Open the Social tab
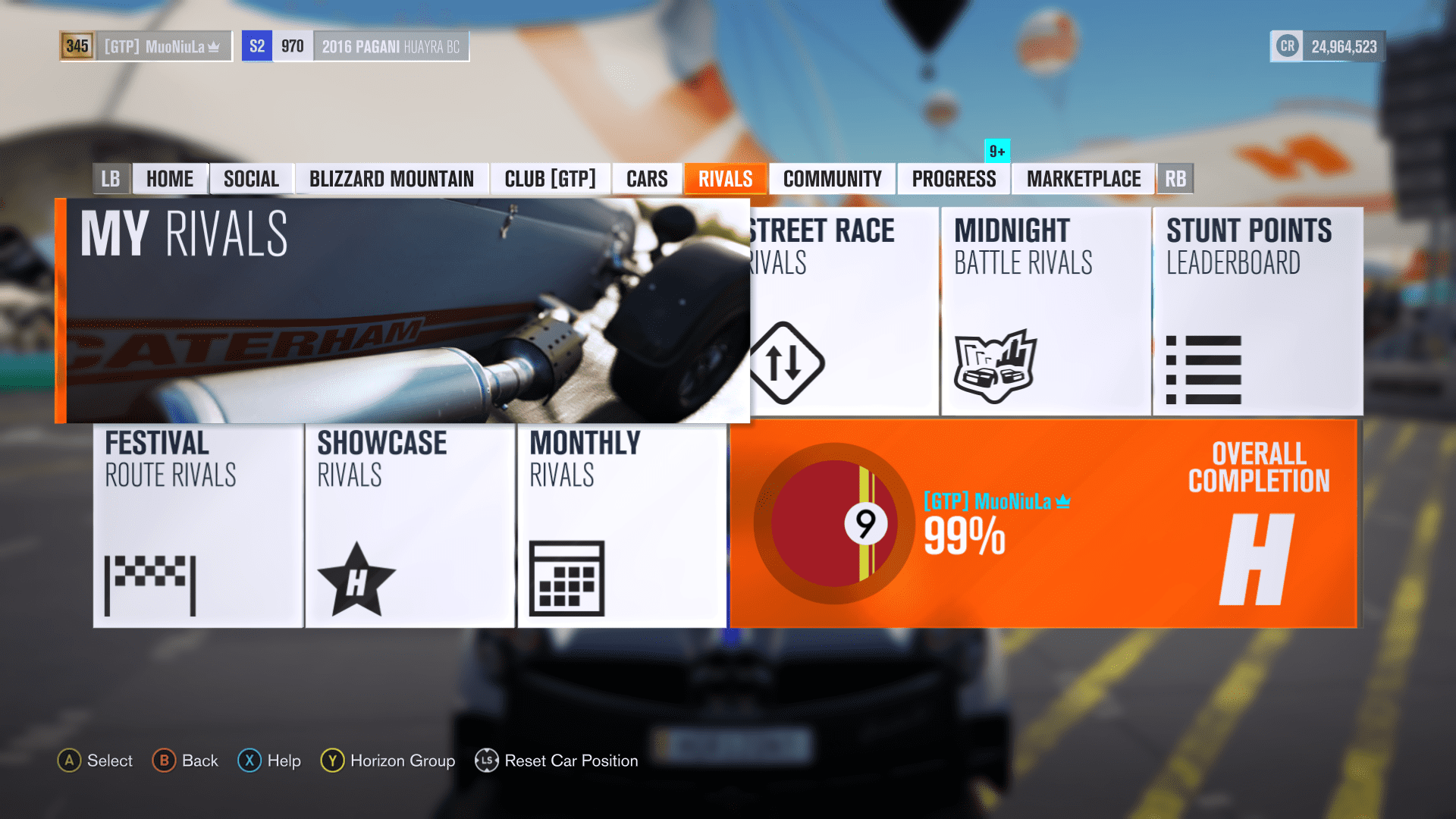This screenshot has height=819, width=1456. click(x=251, y=179)
